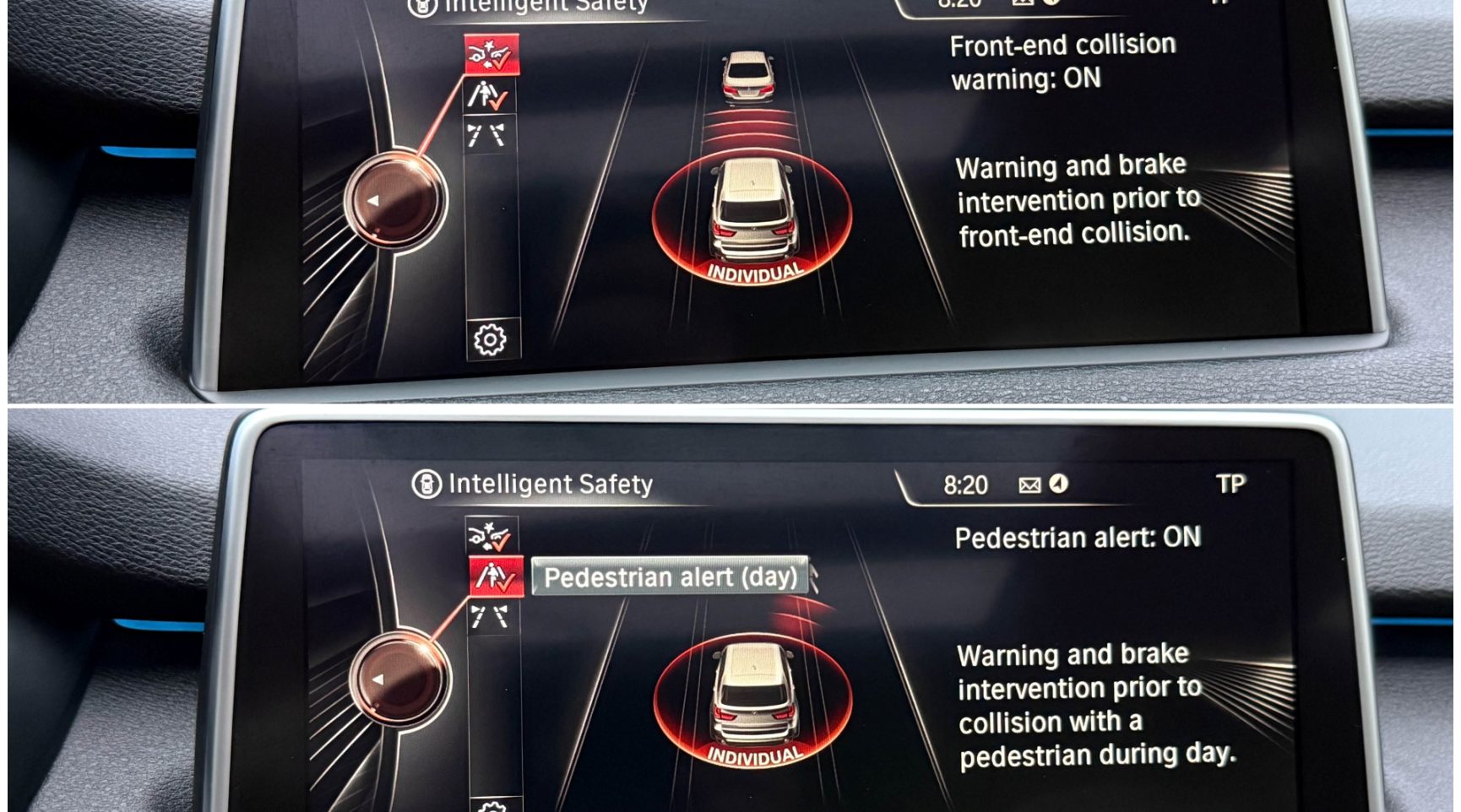
Task: Open the envelope message icon
Action: coord(1029,484)
